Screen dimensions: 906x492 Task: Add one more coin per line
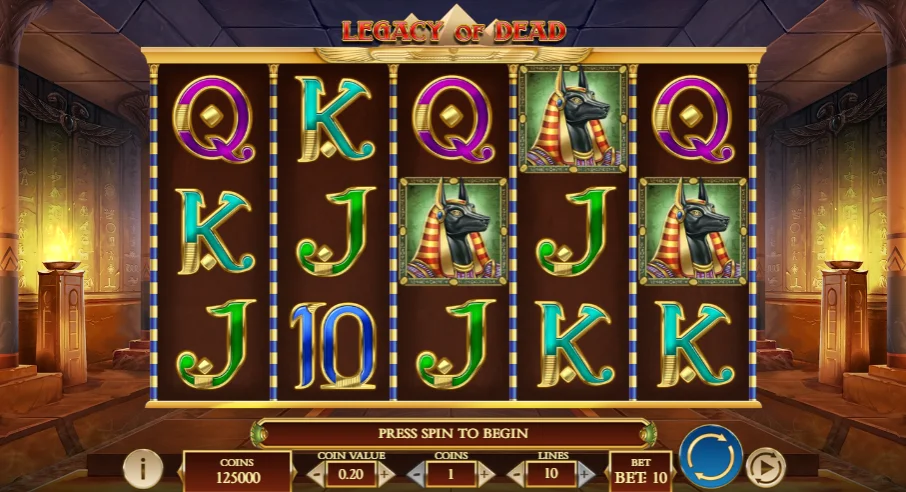[x=485, y=472]
